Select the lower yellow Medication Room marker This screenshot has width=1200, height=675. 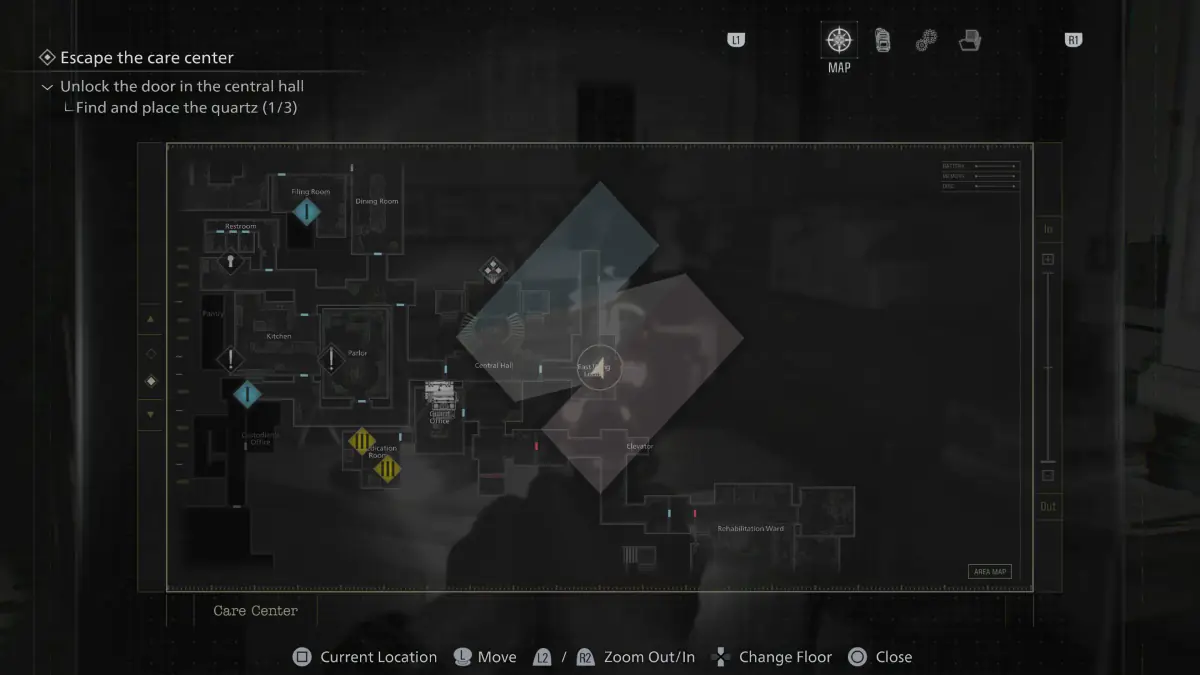tap(387, 469)
